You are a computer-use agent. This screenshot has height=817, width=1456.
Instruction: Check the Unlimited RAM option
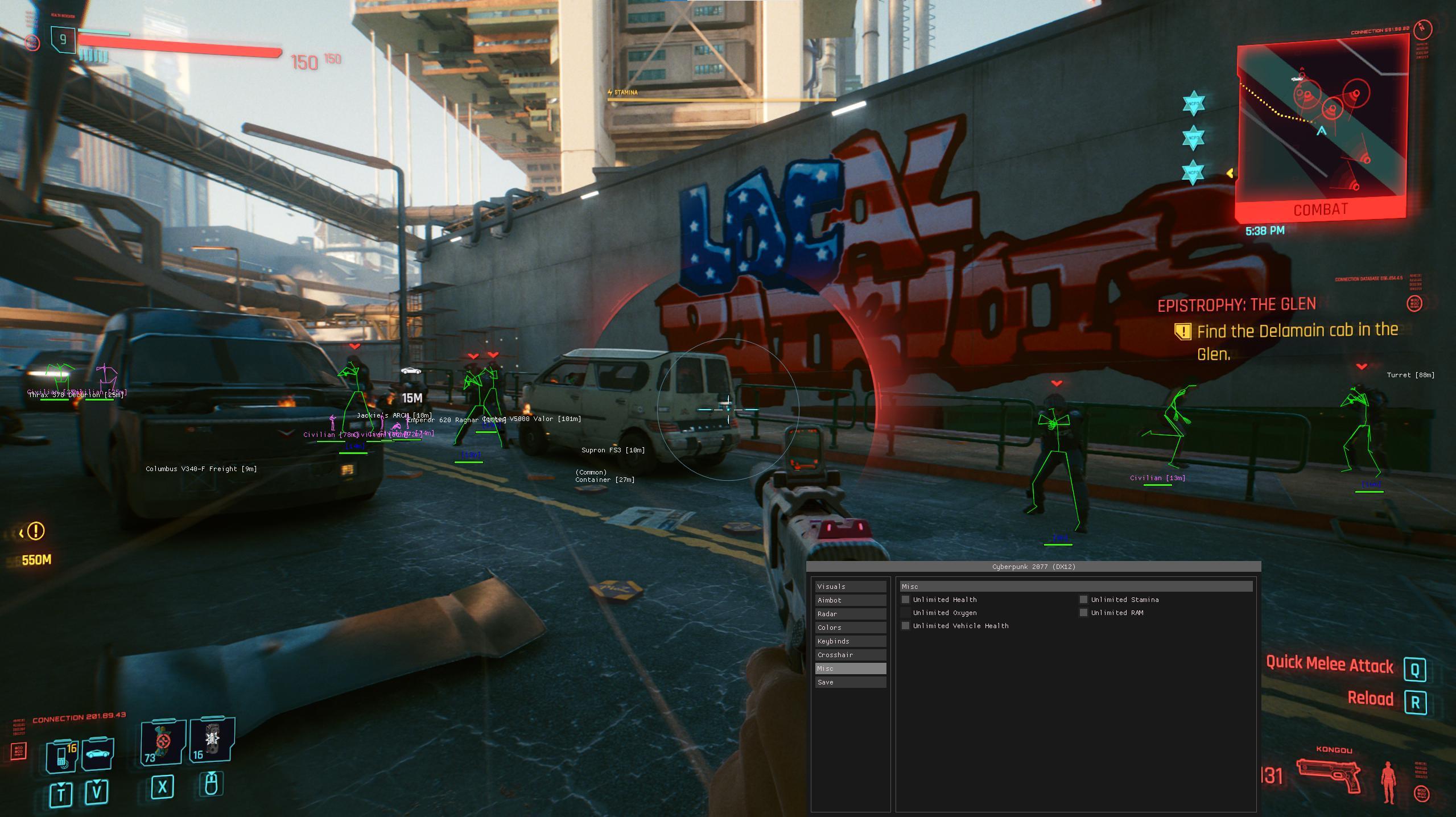point(1084,613)
